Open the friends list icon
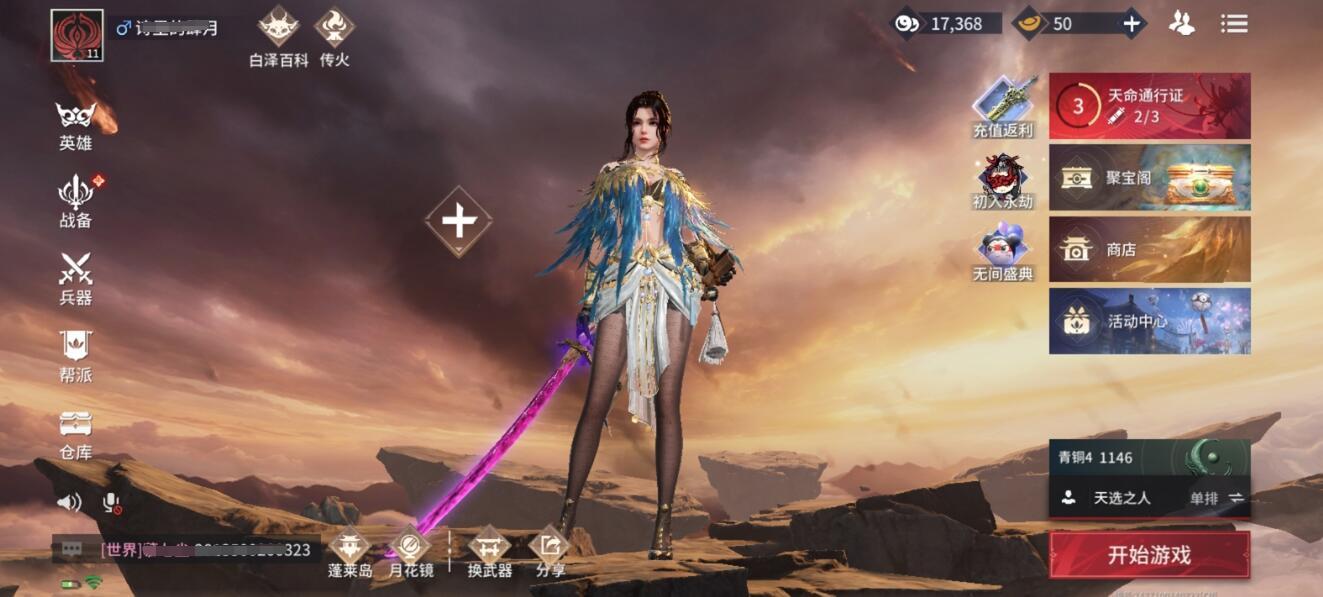 [1182, 23]
